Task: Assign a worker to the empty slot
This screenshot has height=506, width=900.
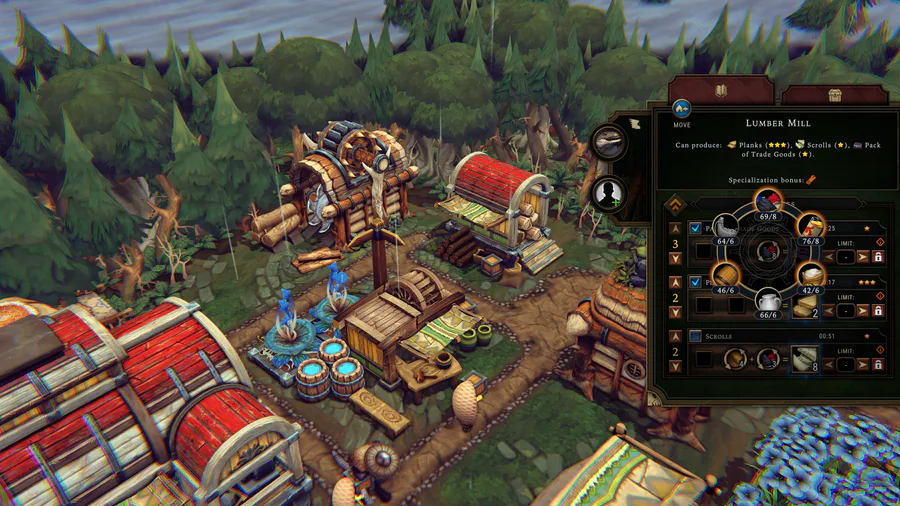Action: point(608,193)
